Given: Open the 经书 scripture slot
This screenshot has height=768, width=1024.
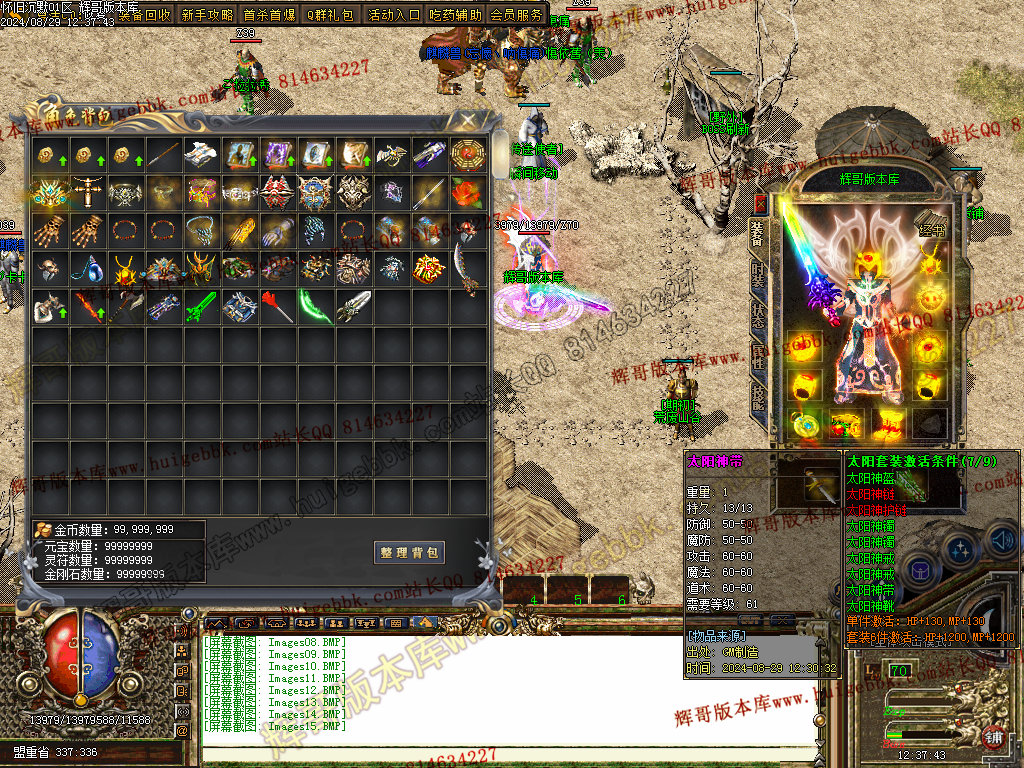Looking at the screenshot, I should point(931,226).
